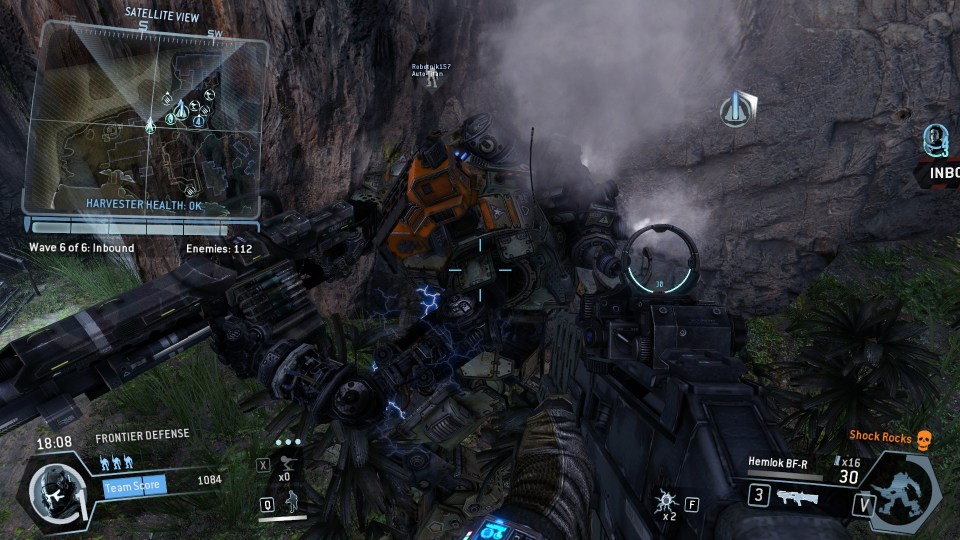Click the arc grenade ordnance icon
Screen dimensions: 960x540
point(663,500)
